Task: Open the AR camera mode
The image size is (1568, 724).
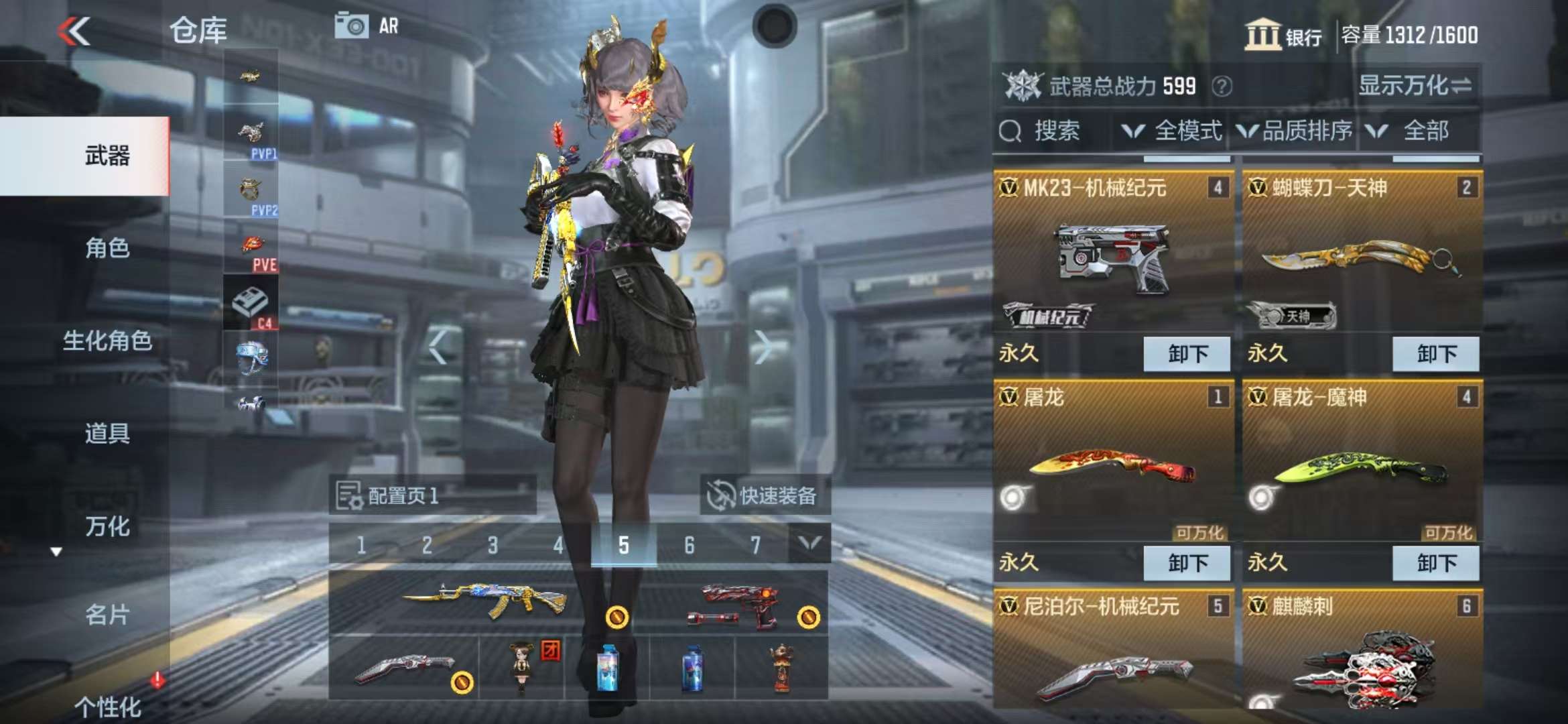Action: coord(367,27)
